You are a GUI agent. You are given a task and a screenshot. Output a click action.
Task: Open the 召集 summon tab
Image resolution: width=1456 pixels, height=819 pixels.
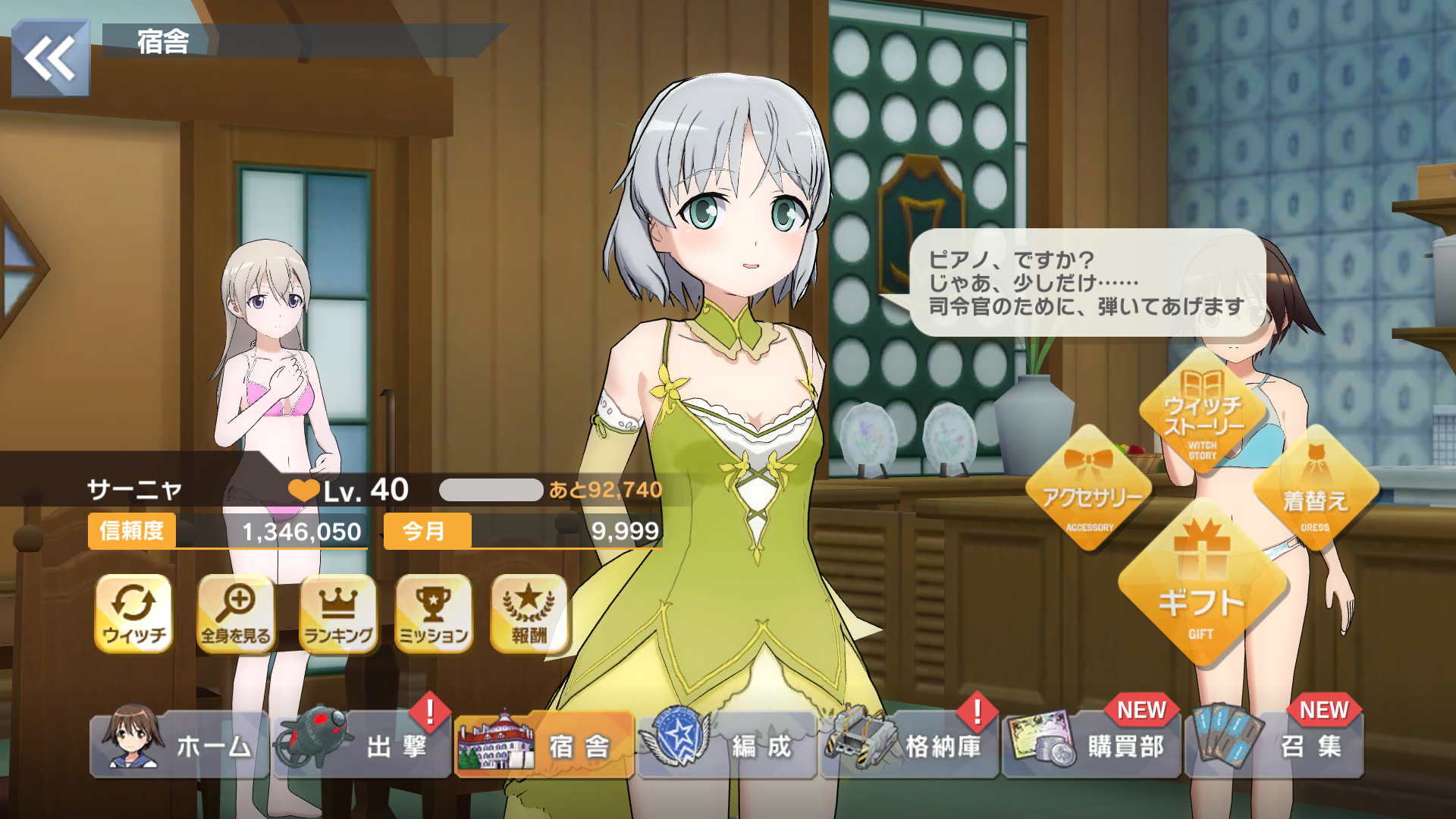1275,745
